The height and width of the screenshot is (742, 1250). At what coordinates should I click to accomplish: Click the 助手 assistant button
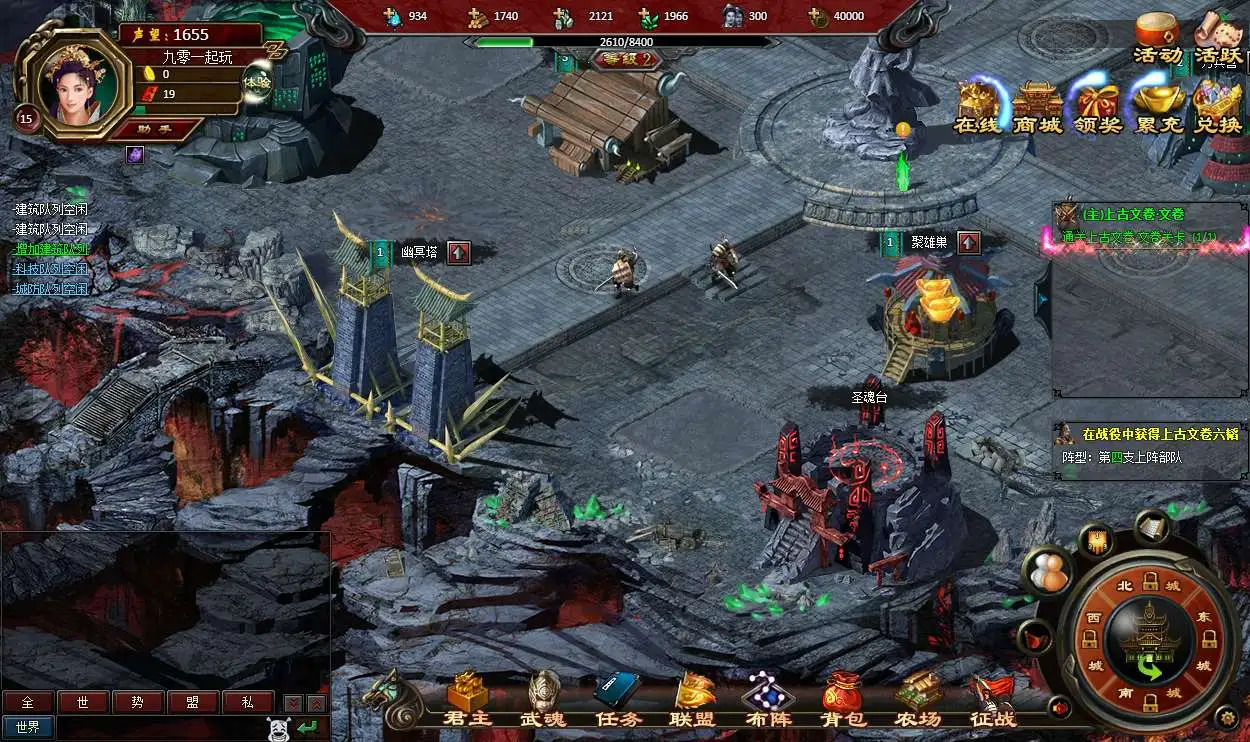(157, 128)
